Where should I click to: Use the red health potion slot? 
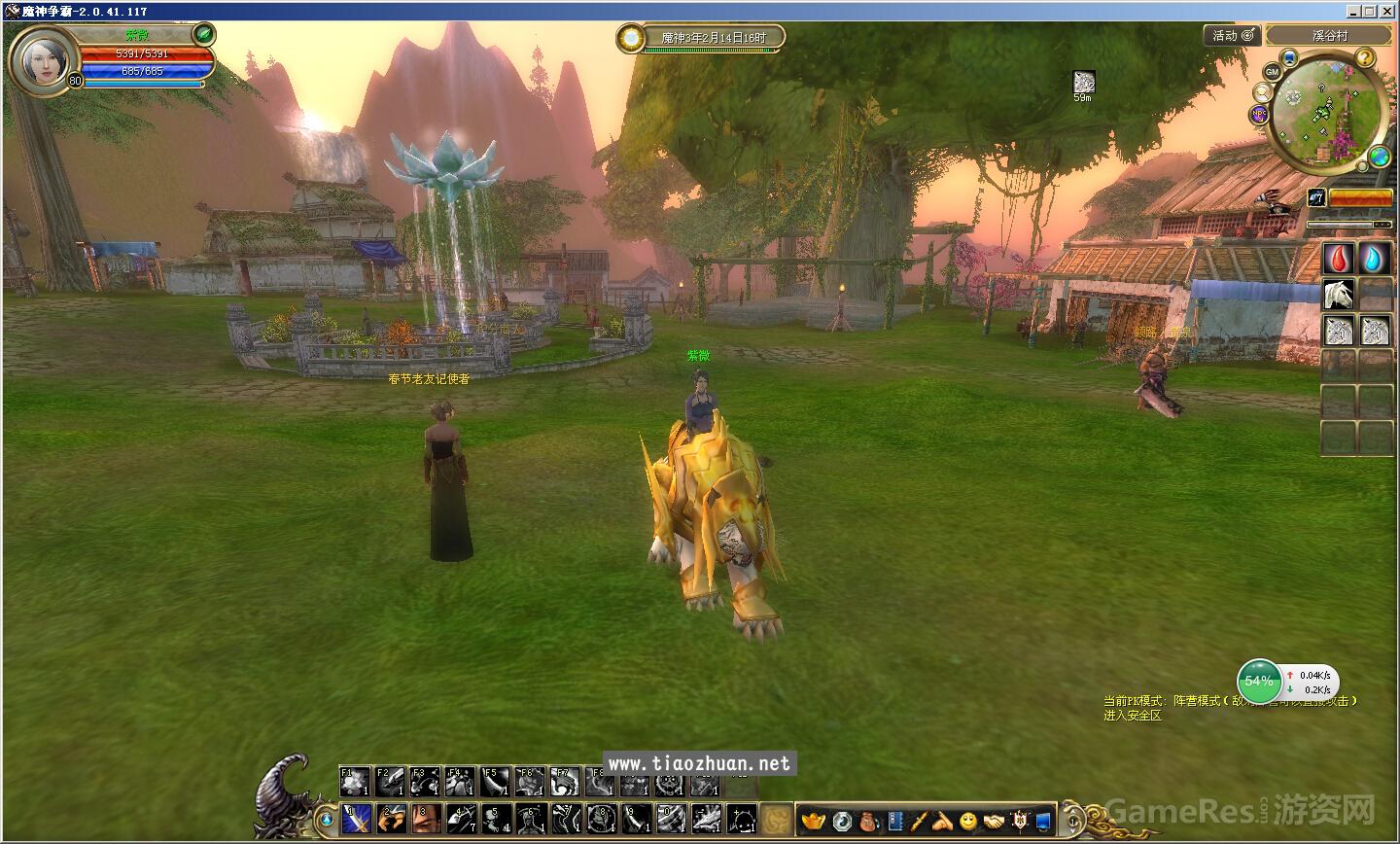point(1339,259)
